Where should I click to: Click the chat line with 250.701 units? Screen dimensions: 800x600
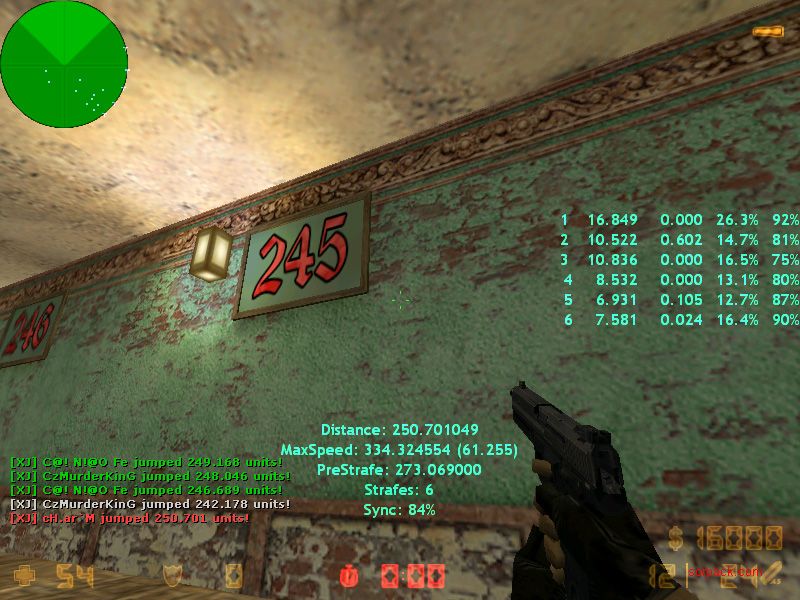click(129, 519)
